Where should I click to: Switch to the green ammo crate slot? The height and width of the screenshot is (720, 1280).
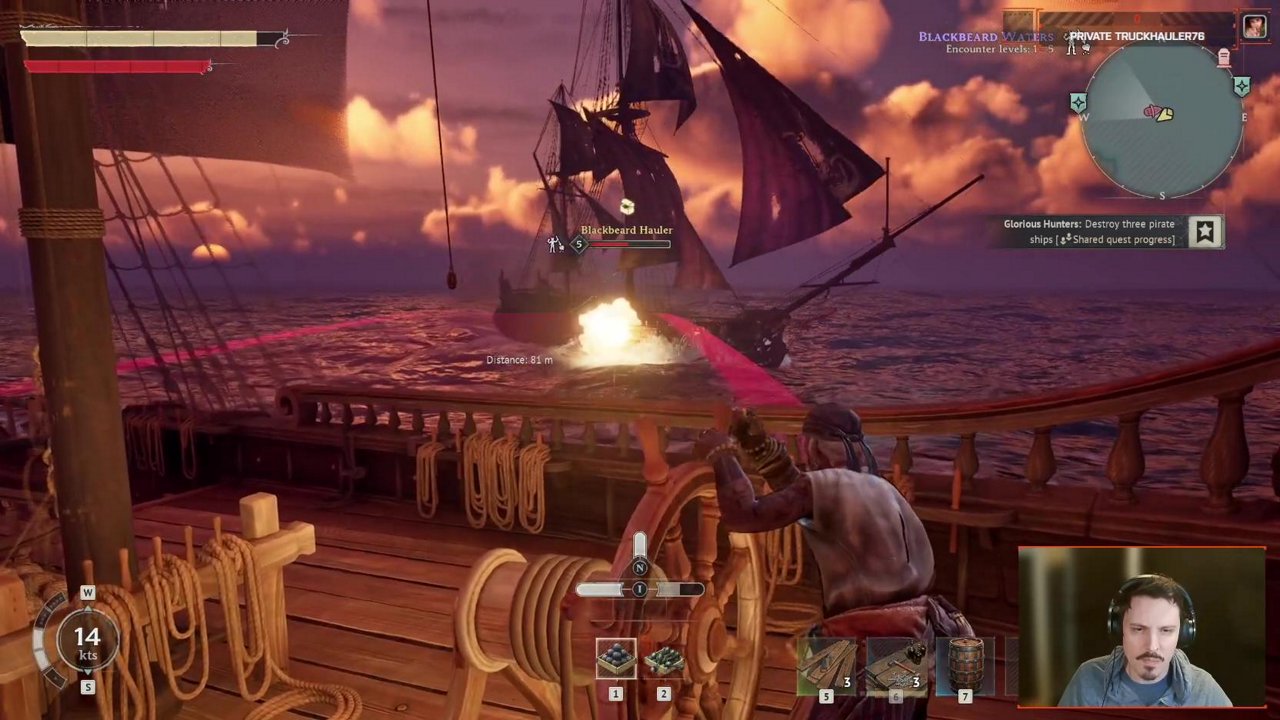click(x=663, y=658)
